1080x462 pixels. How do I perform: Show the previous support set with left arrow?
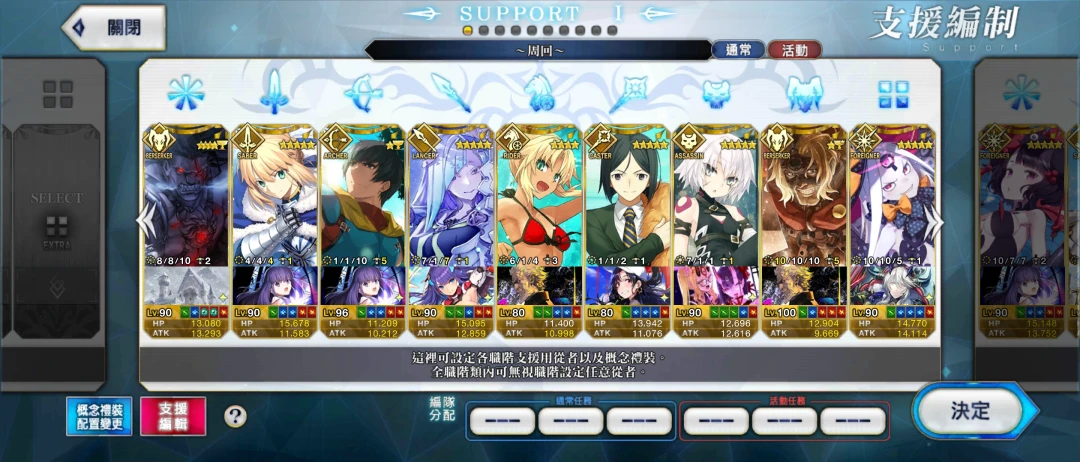[146, 218]
